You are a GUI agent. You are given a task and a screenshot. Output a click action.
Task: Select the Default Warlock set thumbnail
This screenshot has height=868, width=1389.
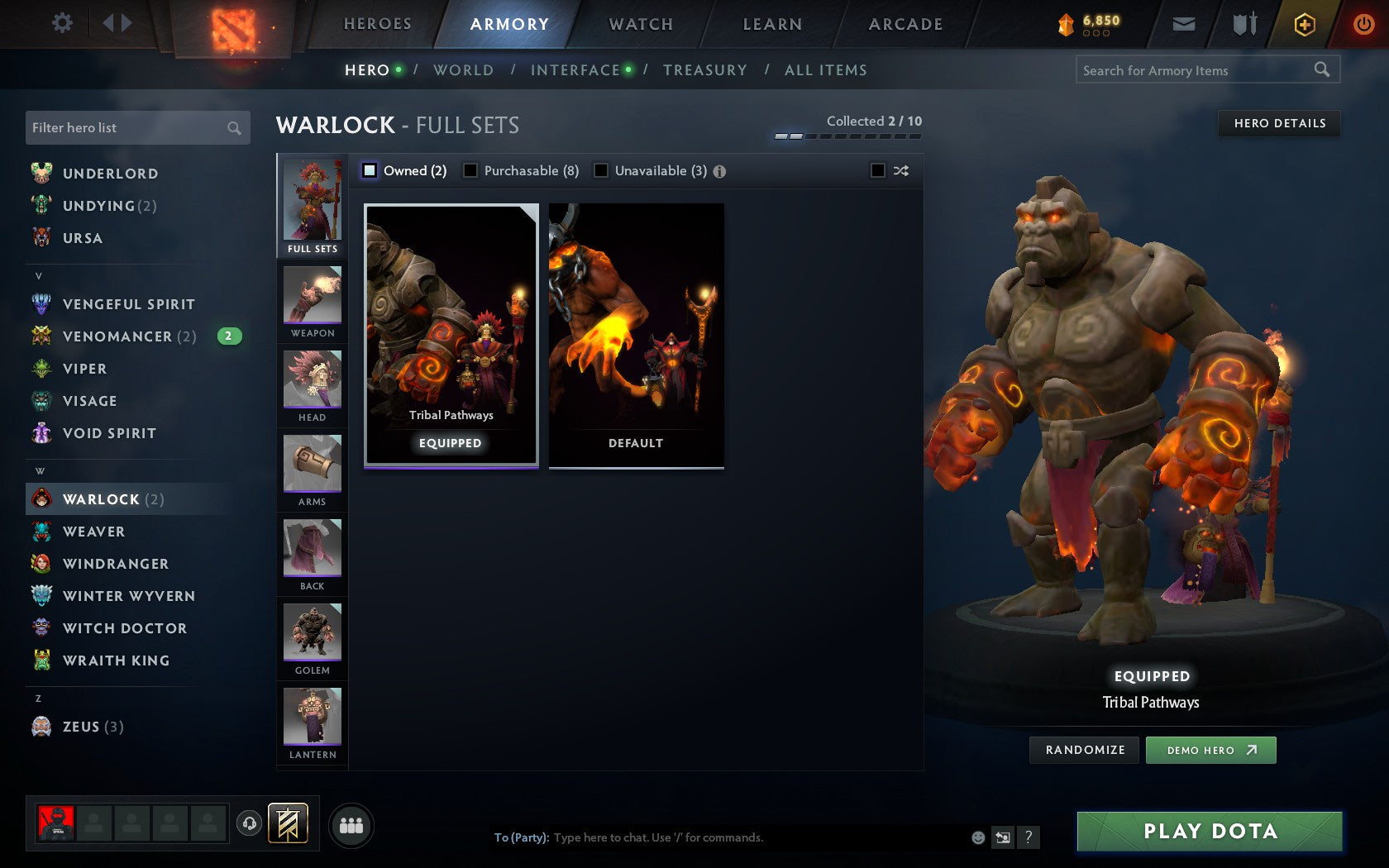[635, 335]
